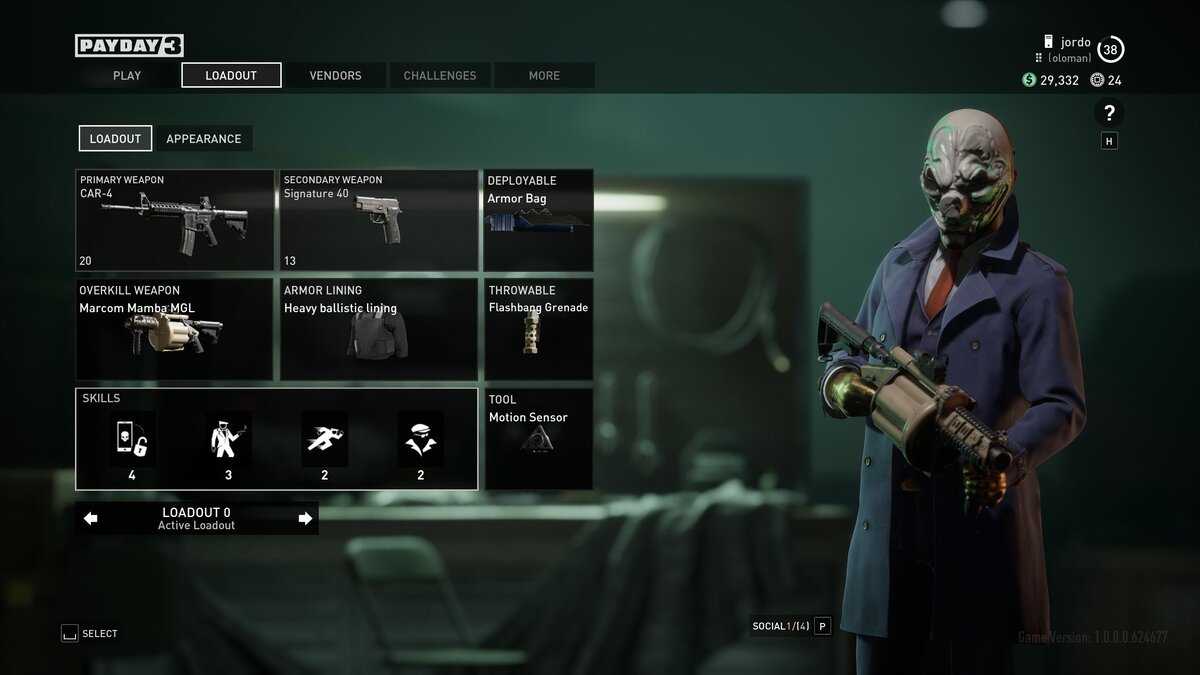Image resolution: width=1200 pixels, height=675 pixels.
Task: Click the phone unlock skill icon
Action: [x=132, y=440]
